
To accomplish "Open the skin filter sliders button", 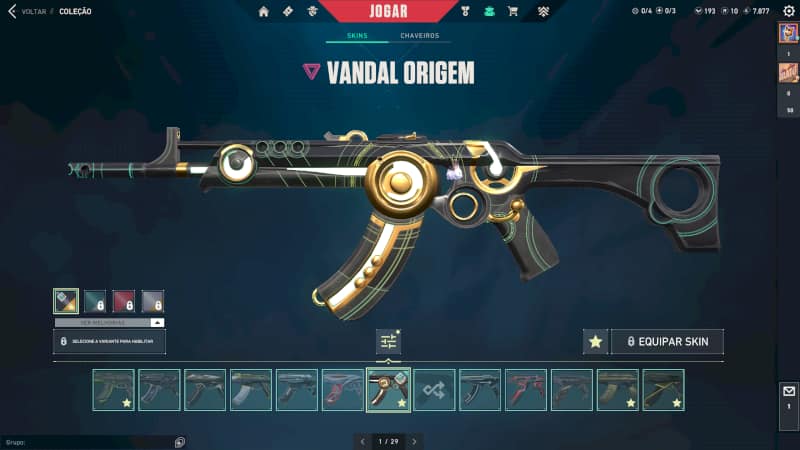I will (x=388, y=342).
